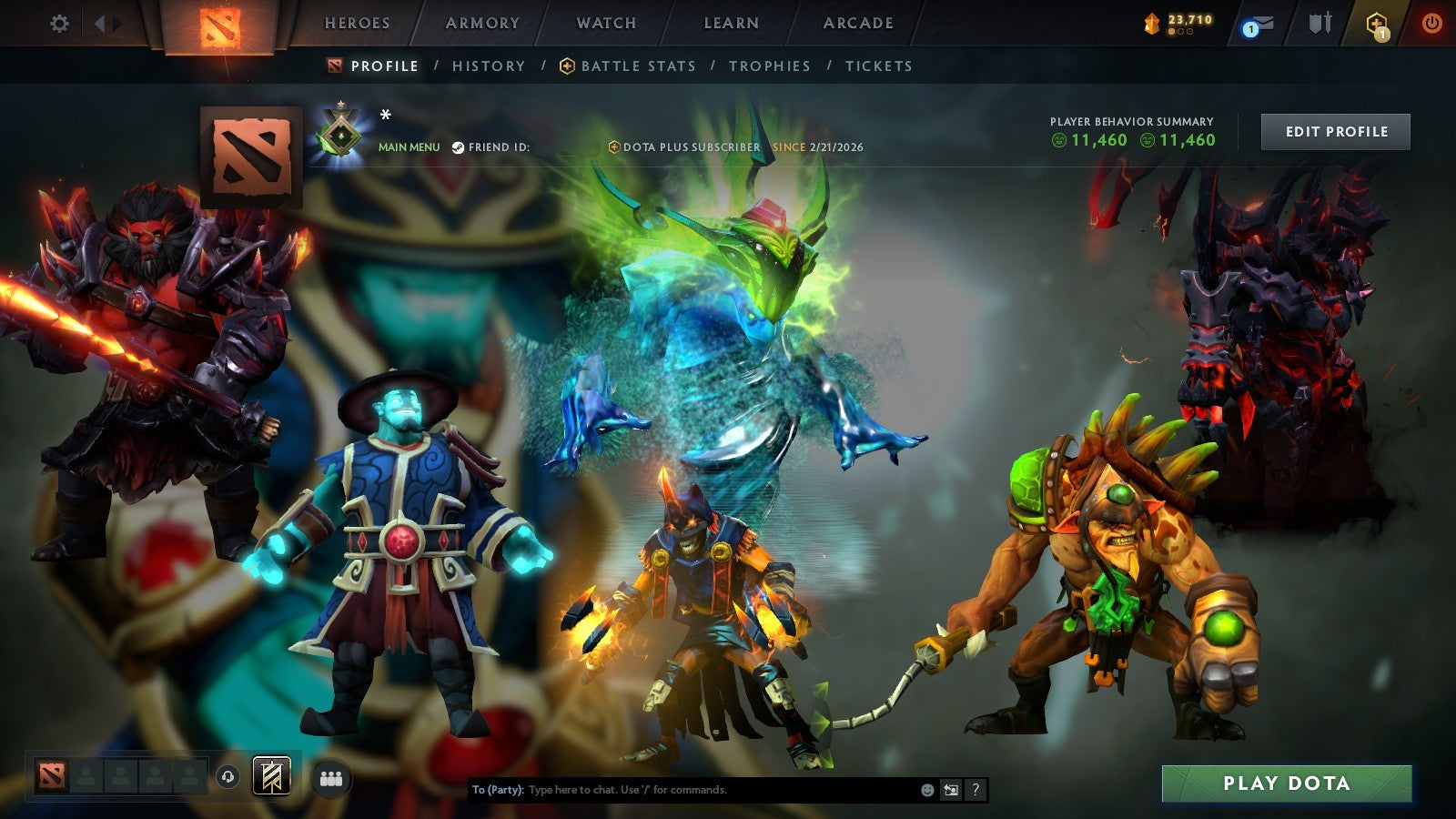Switch to the HISTORY tab

[x=489, y=66]
